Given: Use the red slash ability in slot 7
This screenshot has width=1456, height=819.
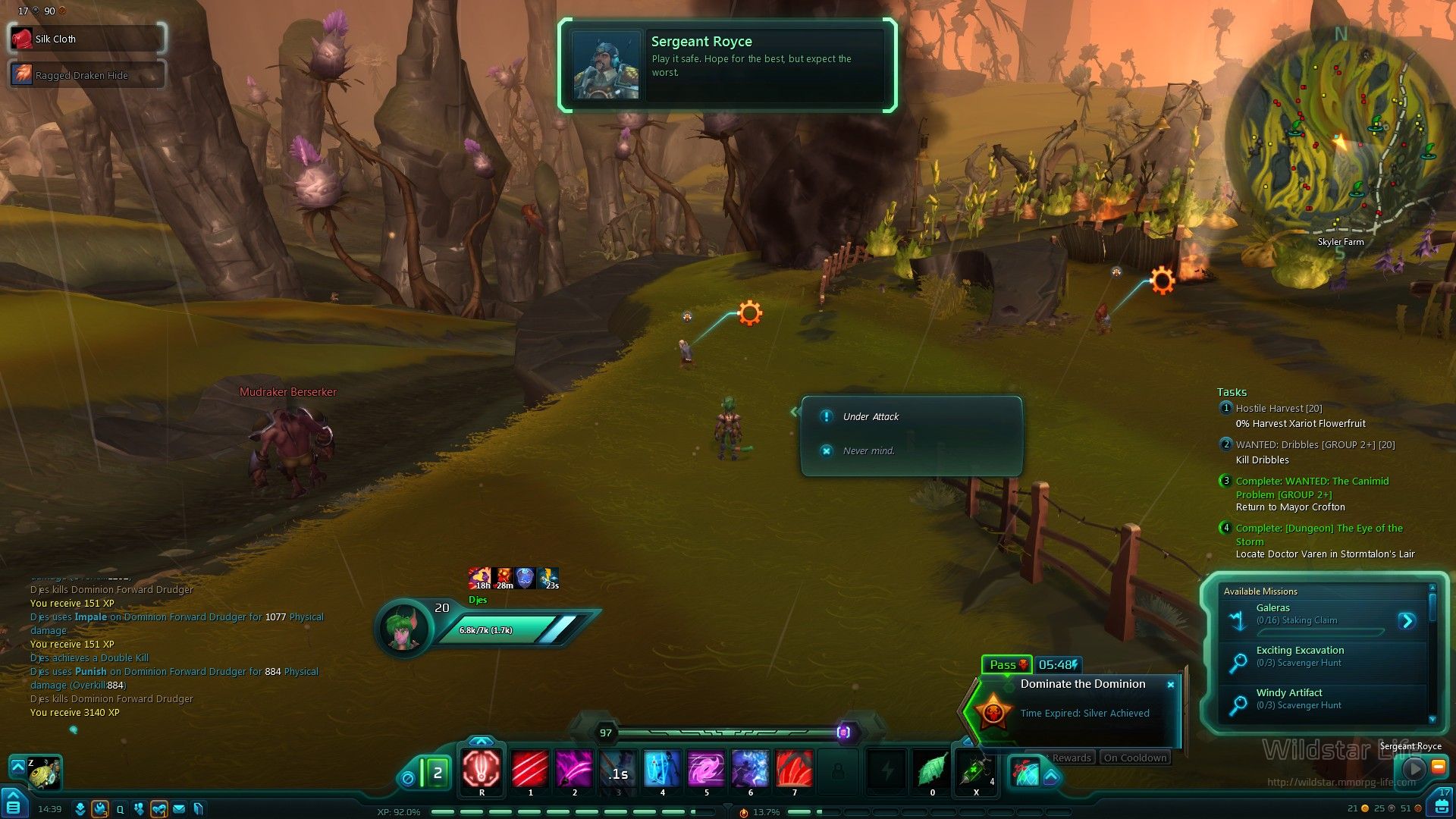Looking at the screenshot, I should tap(794, 768).
